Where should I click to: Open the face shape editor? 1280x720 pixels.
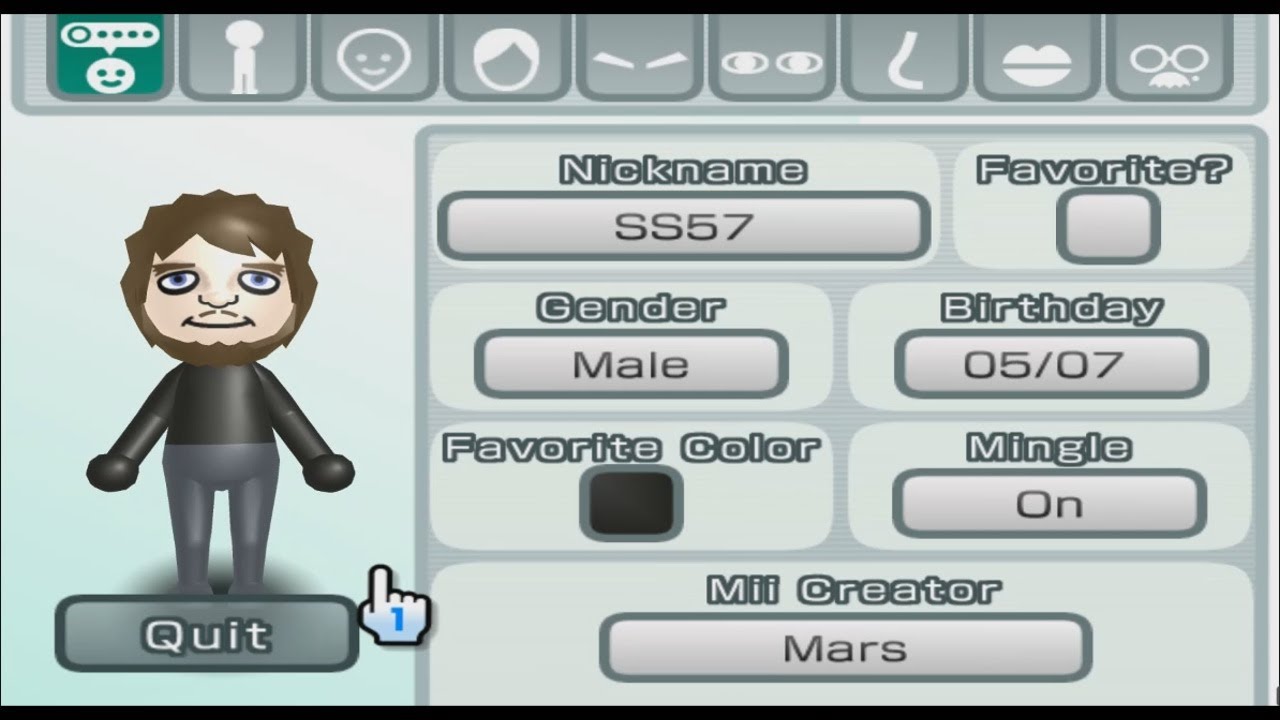click(x=374, y=55)
